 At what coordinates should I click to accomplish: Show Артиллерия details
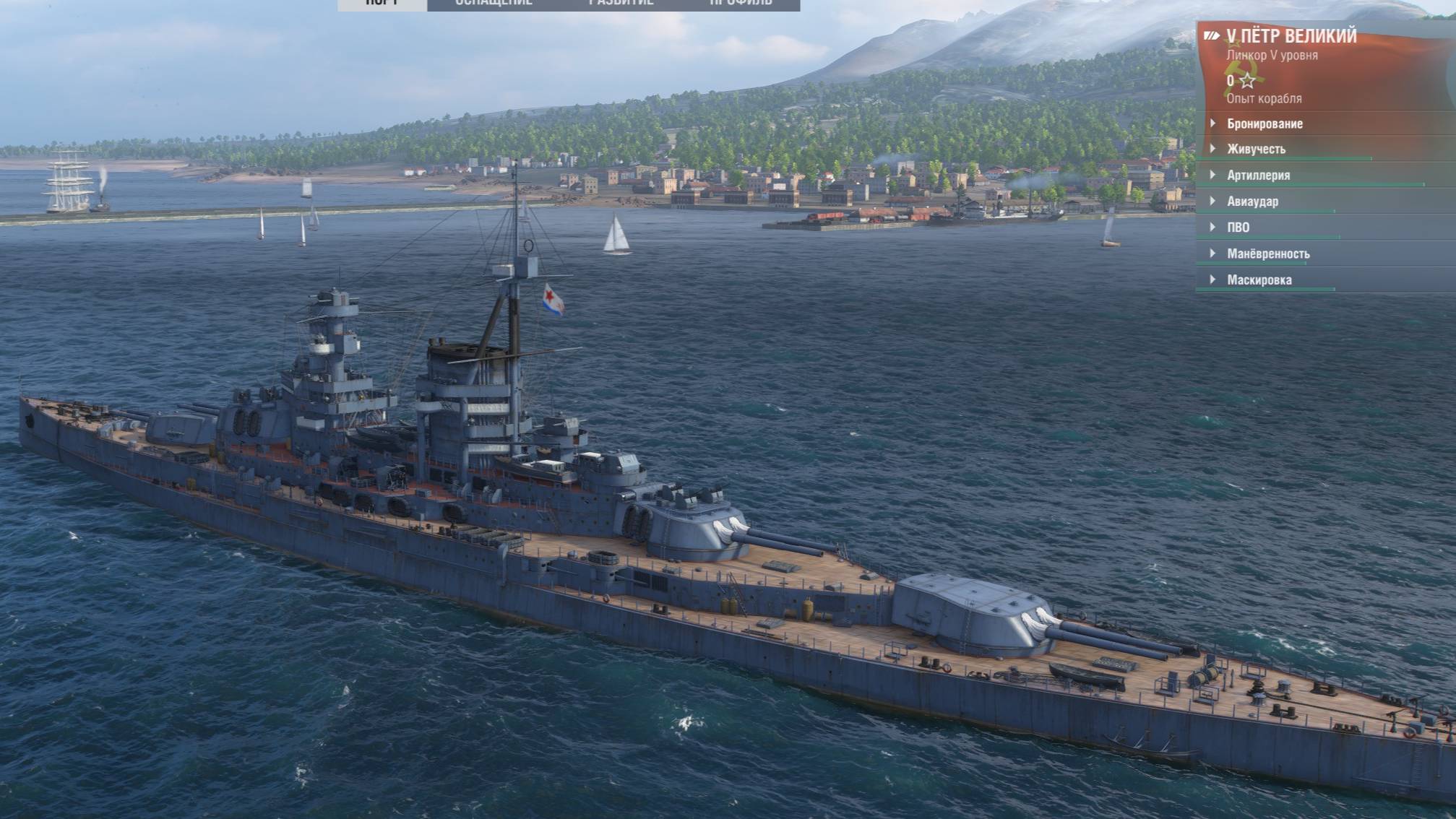1258,175
